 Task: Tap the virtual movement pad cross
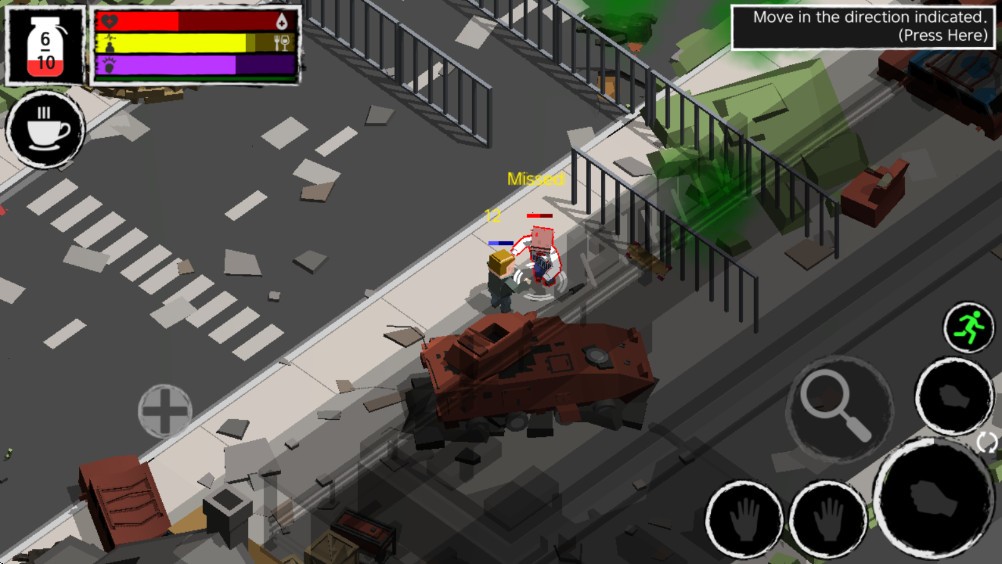tap(165, 411)
